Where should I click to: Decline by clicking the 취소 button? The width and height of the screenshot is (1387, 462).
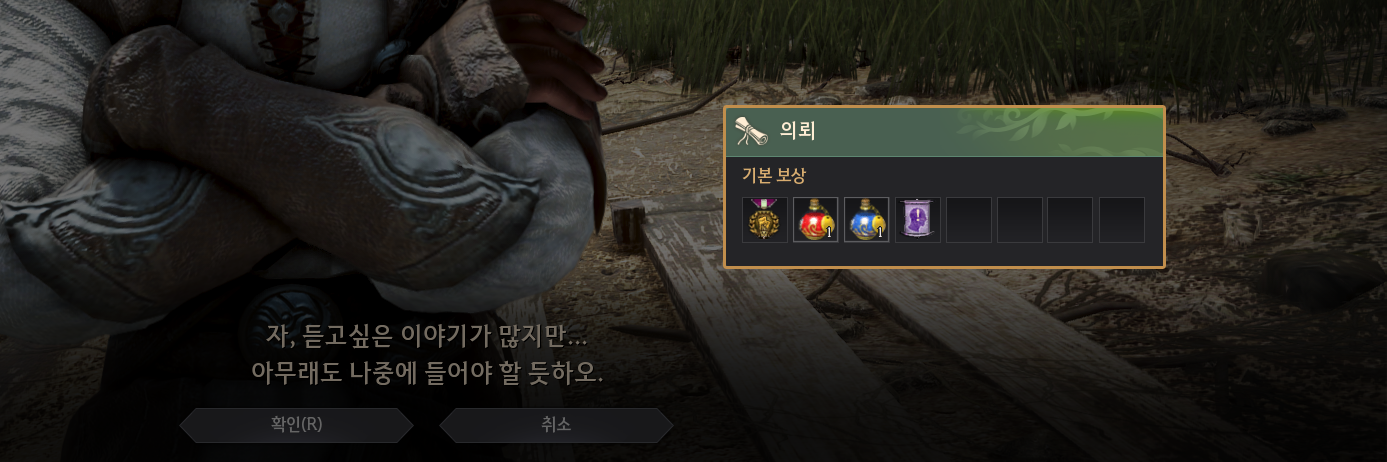click(x=556, y=425)
